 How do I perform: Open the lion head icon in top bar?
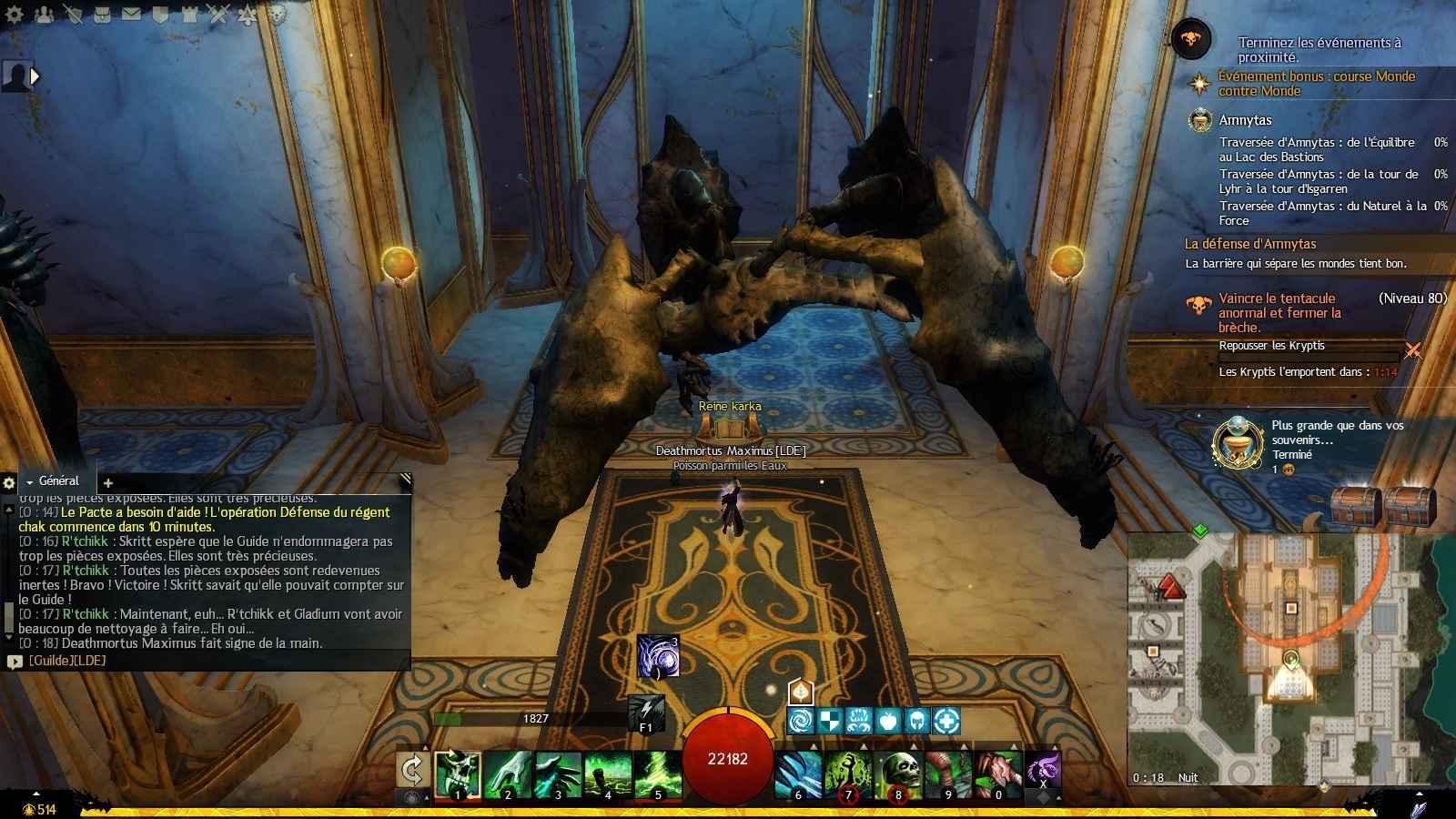278,14
